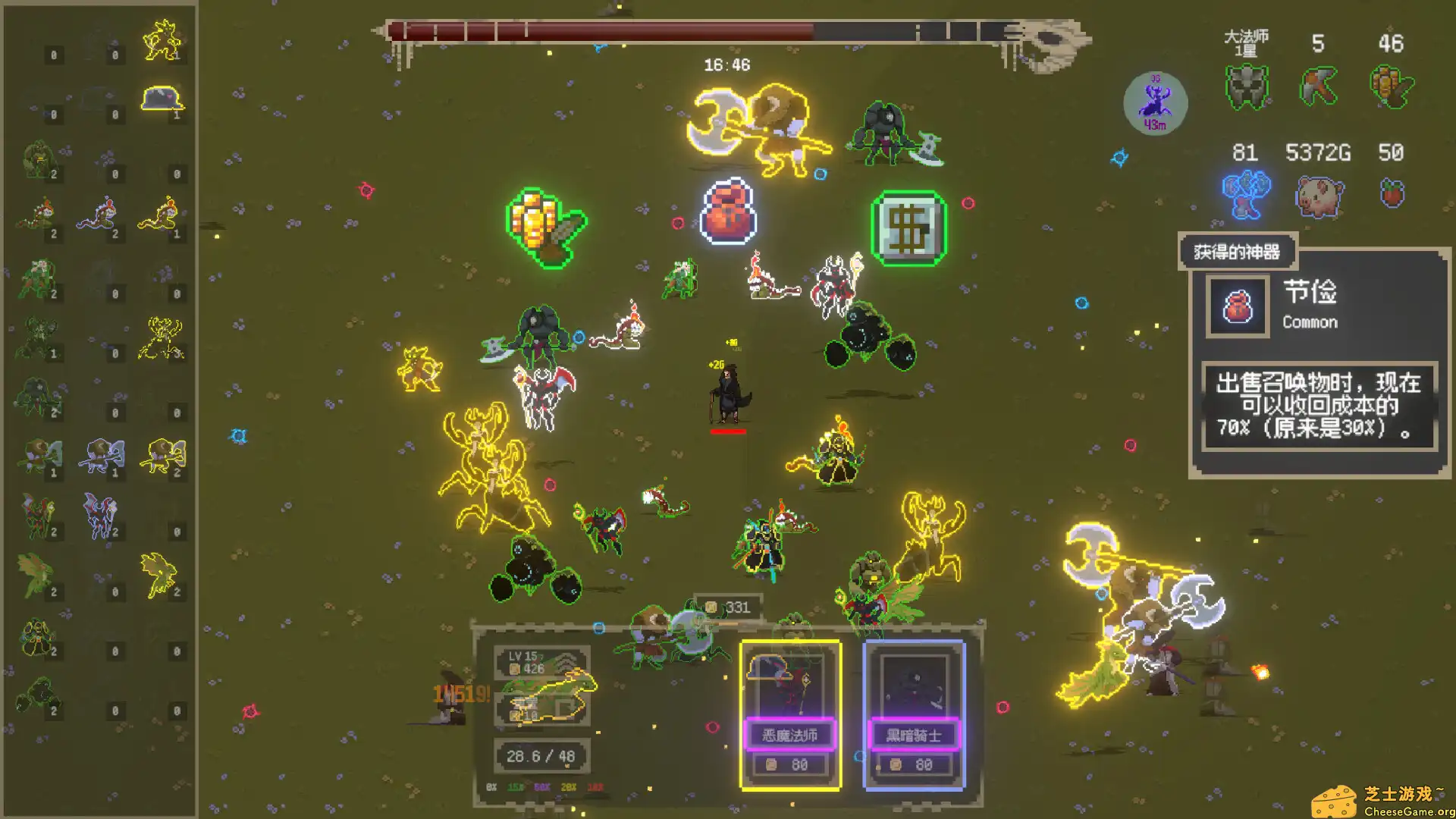The height and width of the screenshot is (819, 1456).
Task: Choose the red pouch artifact
Action: [x=728, y=212]
